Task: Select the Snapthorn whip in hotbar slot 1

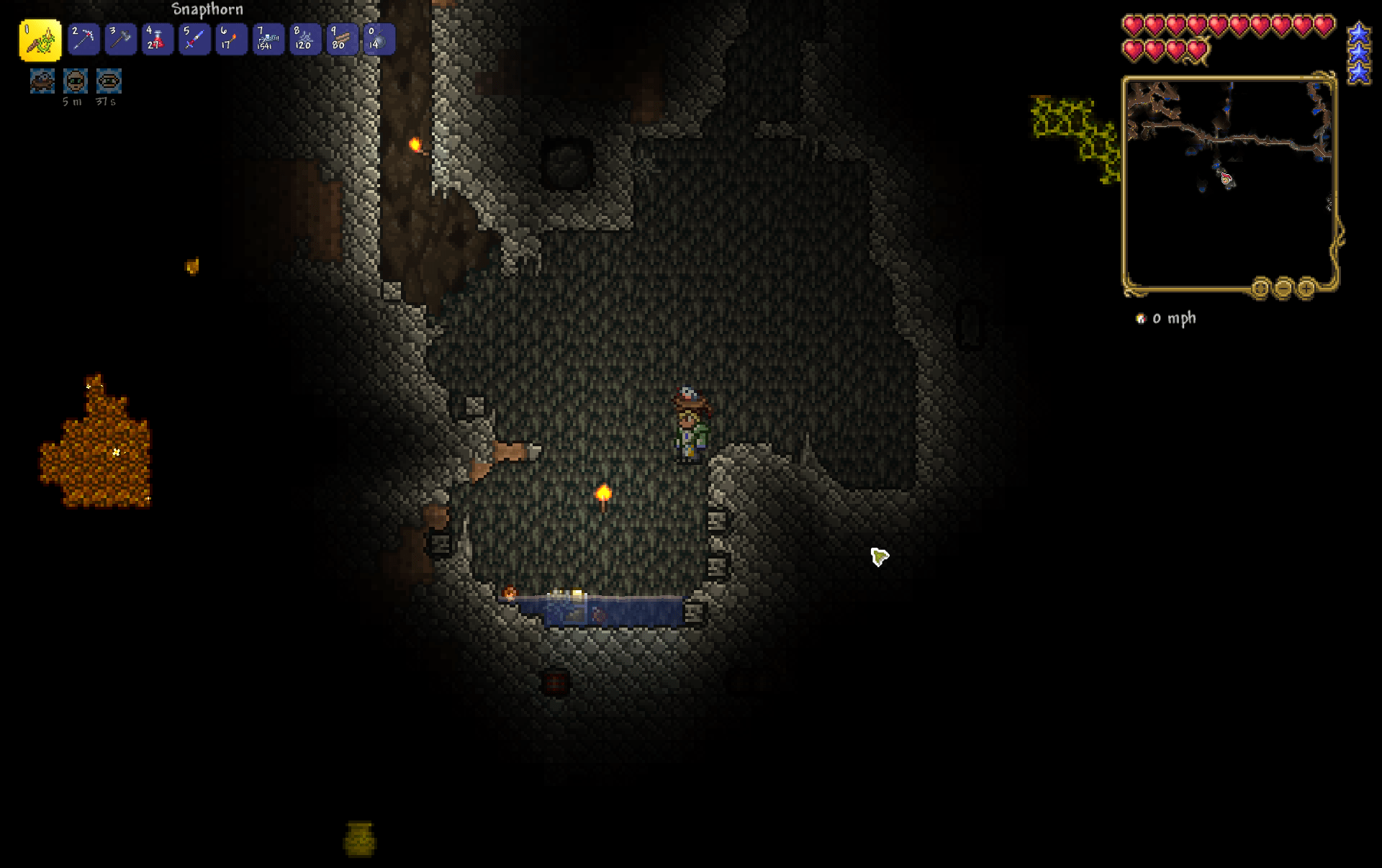Action: coord(42,40)
